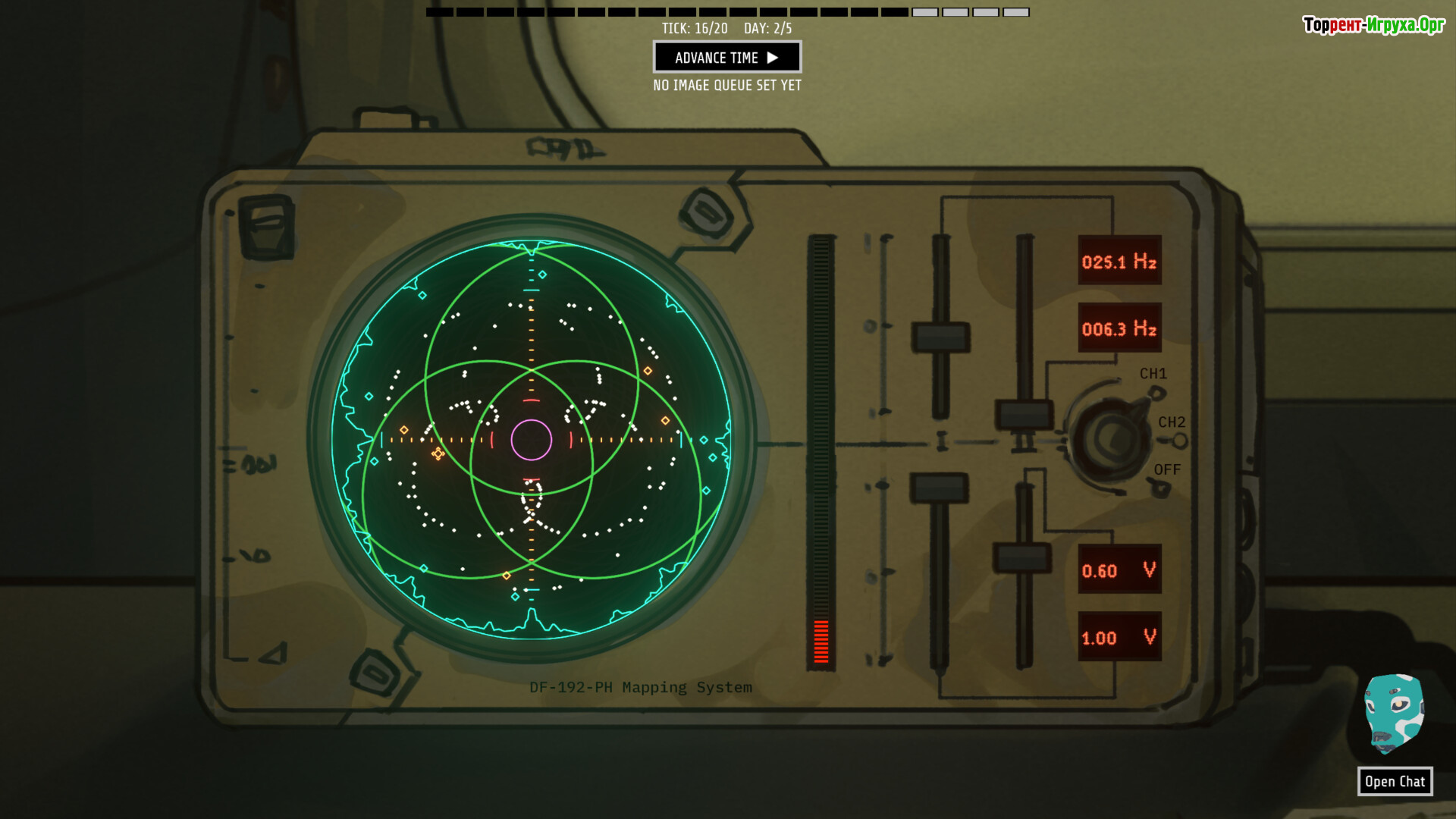Click the ADVANCE TIME button
Screen dimensions: 1456x819
pos(726,58)
